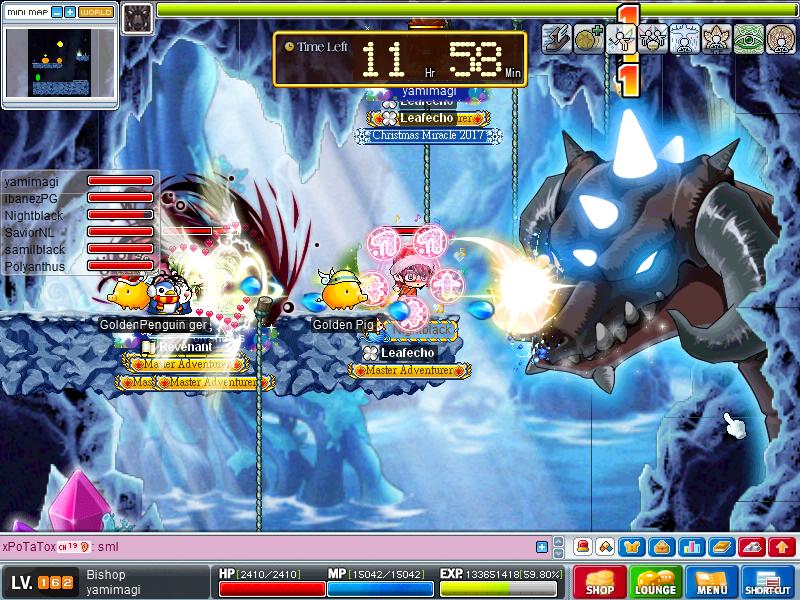This screenshot has height=600, width=800.
Task: Click the winged boot haste buff icon
Action: coord(556,39)
